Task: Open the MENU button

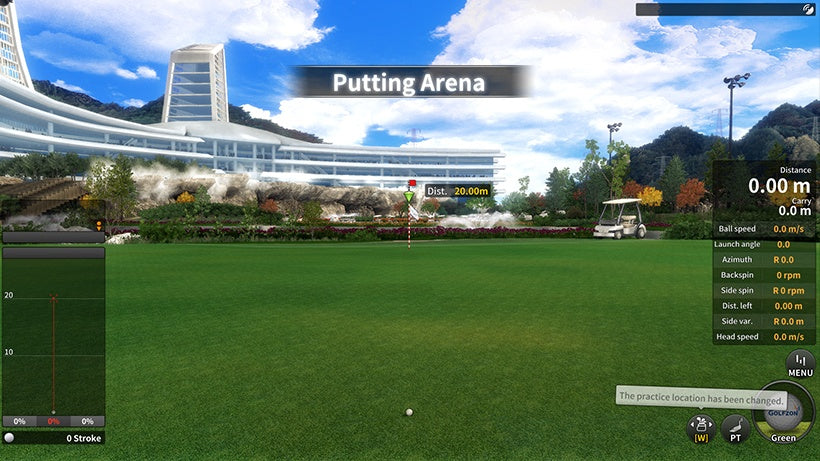Action: 800,363
